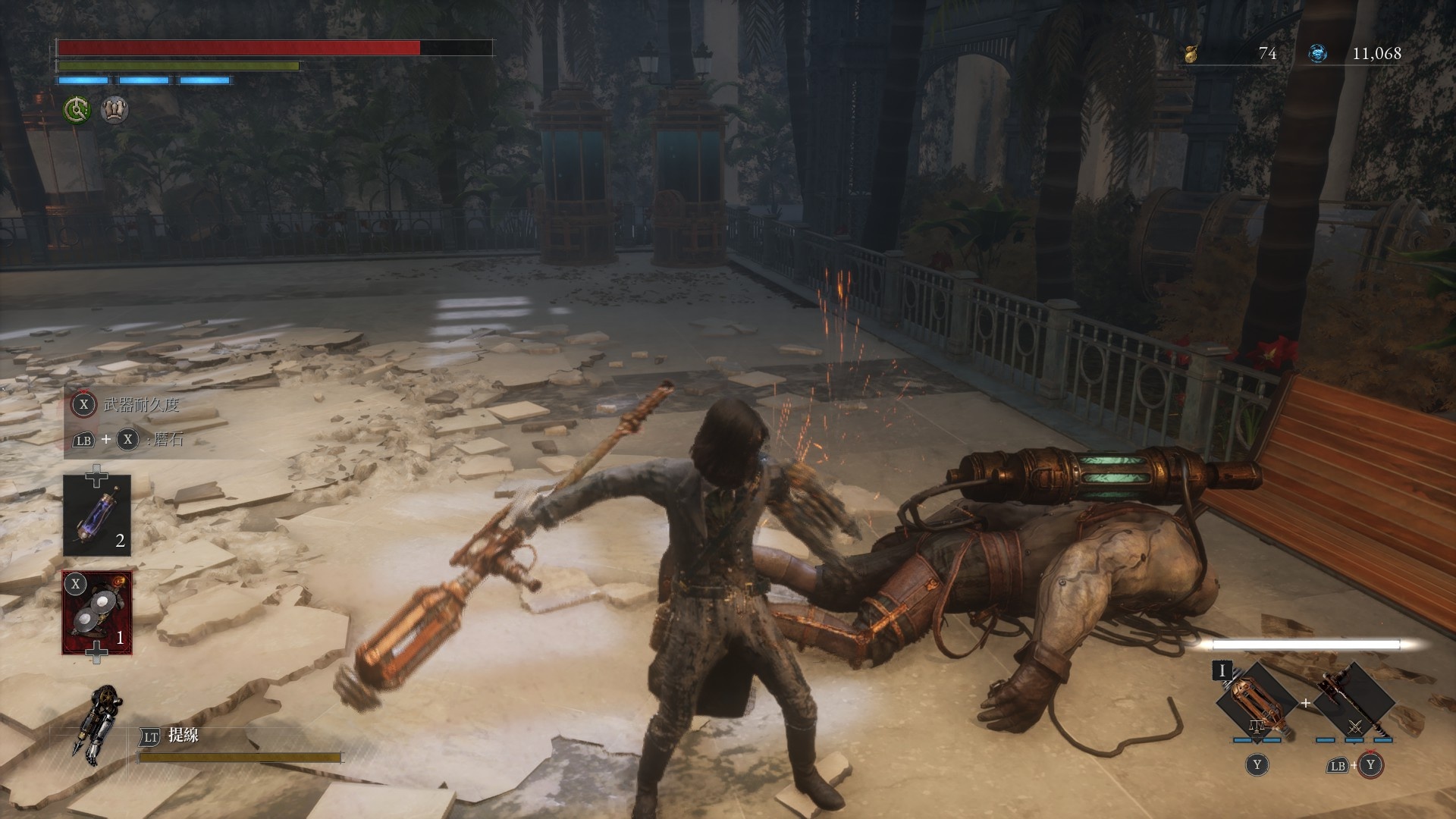Select the primary weapon slot marked I
Image resolution: width=1456 pixels, height=819 pixels.
[1255, 703]
